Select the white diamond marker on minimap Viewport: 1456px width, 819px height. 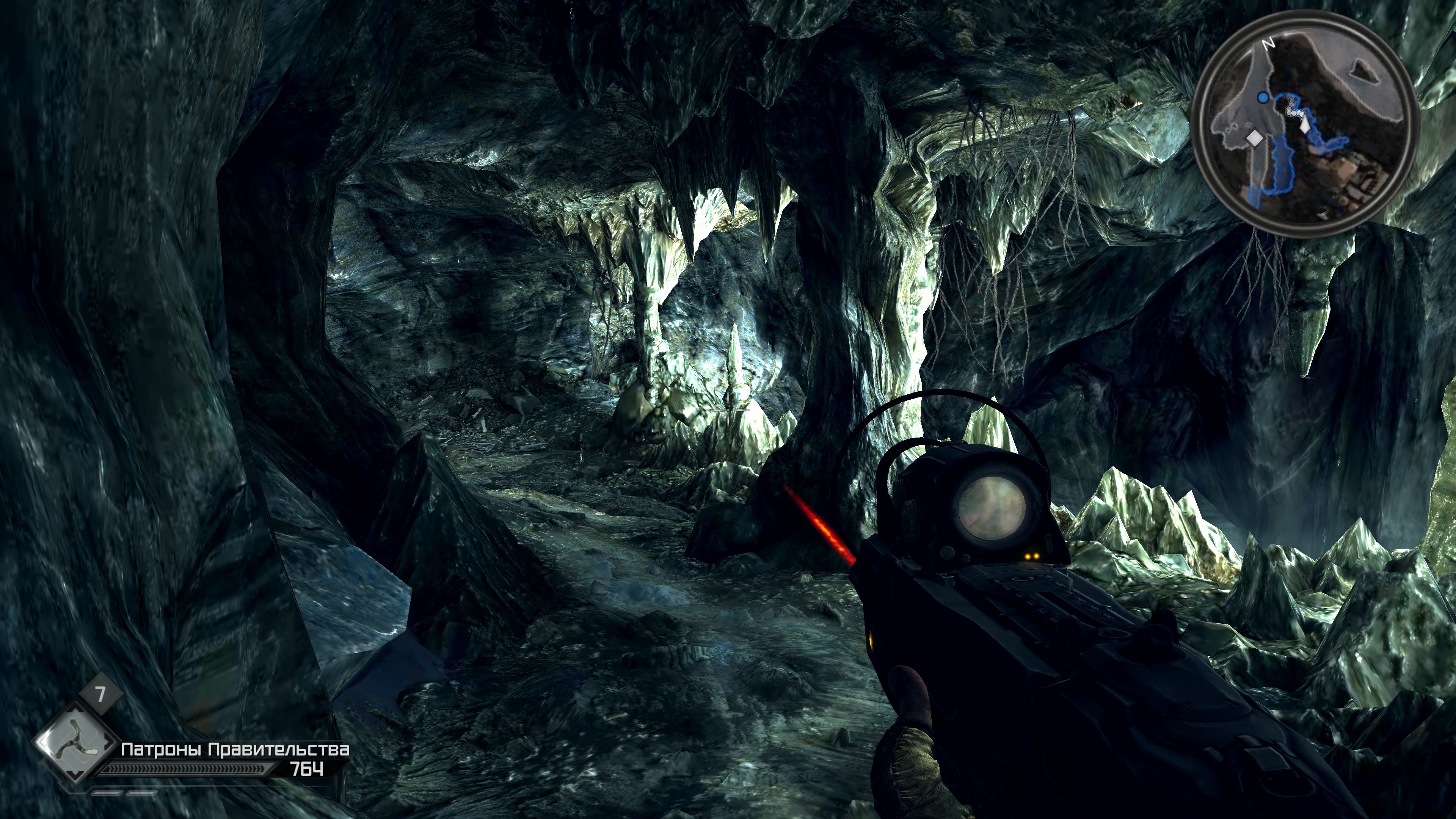coord(1255,138)
